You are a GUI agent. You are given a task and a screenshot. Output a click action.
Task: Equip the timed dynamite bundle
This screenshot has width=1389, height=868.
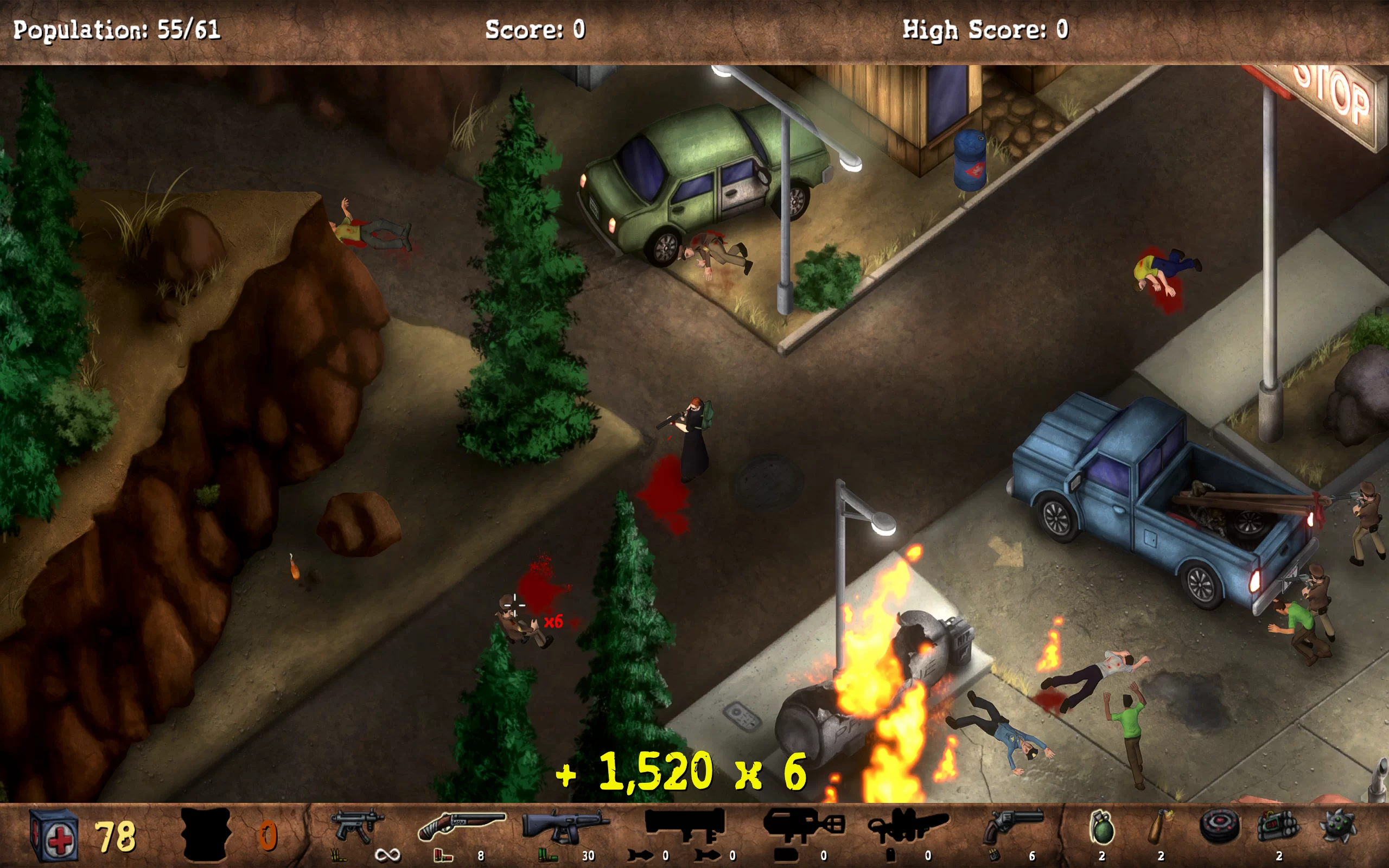coord(1278,827)
